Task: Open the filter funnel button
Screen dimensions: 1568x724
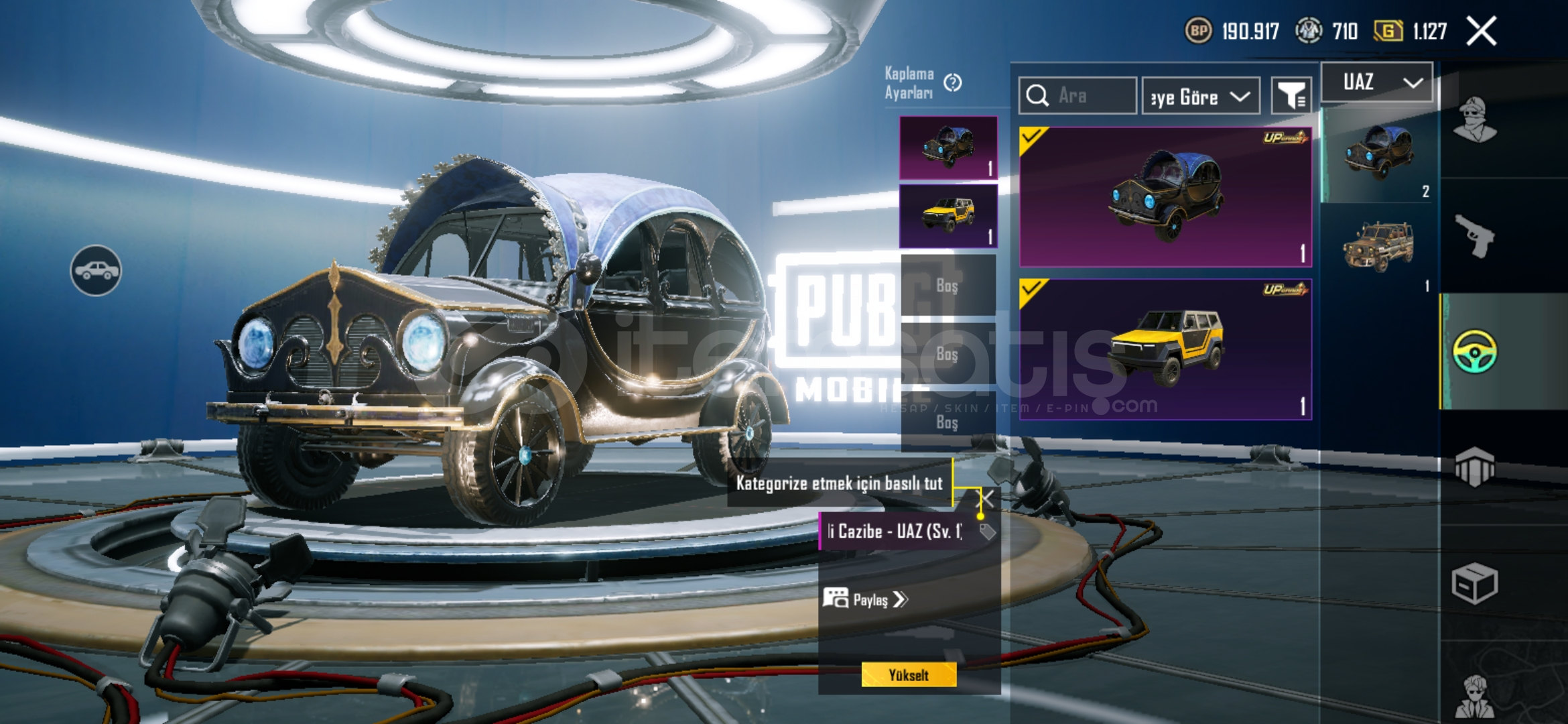Action: point(1291,97)
